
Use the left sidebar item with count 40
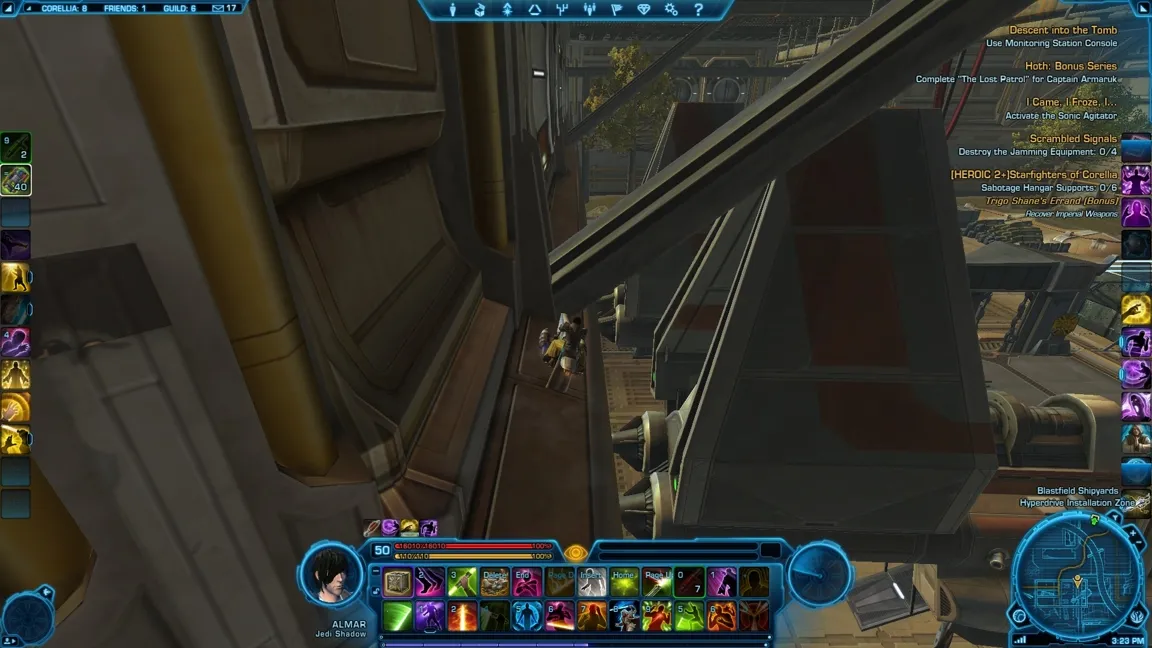(x=16, y=179)
